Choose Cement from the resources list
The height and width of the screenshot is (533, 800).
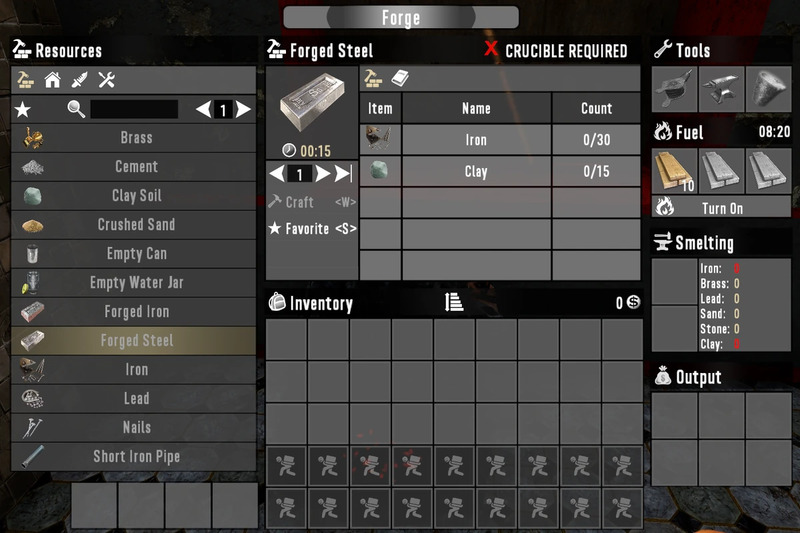click(135, 167)
